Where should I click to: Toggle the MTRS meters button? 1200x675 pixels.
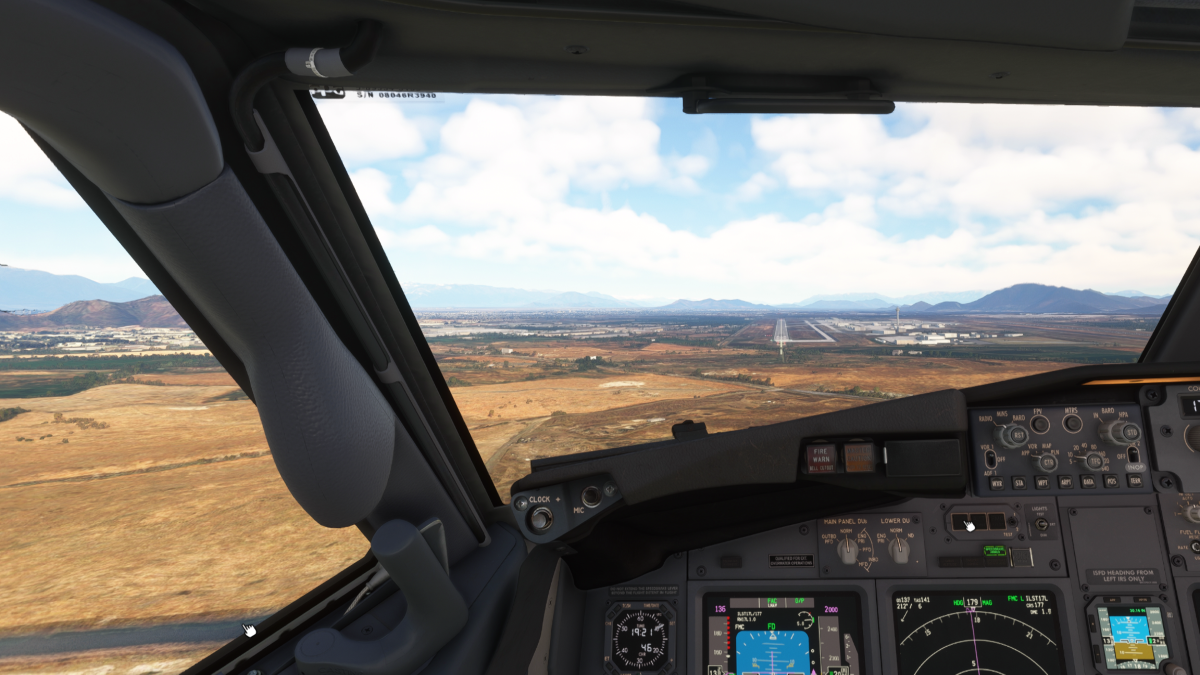point(1072,422)
